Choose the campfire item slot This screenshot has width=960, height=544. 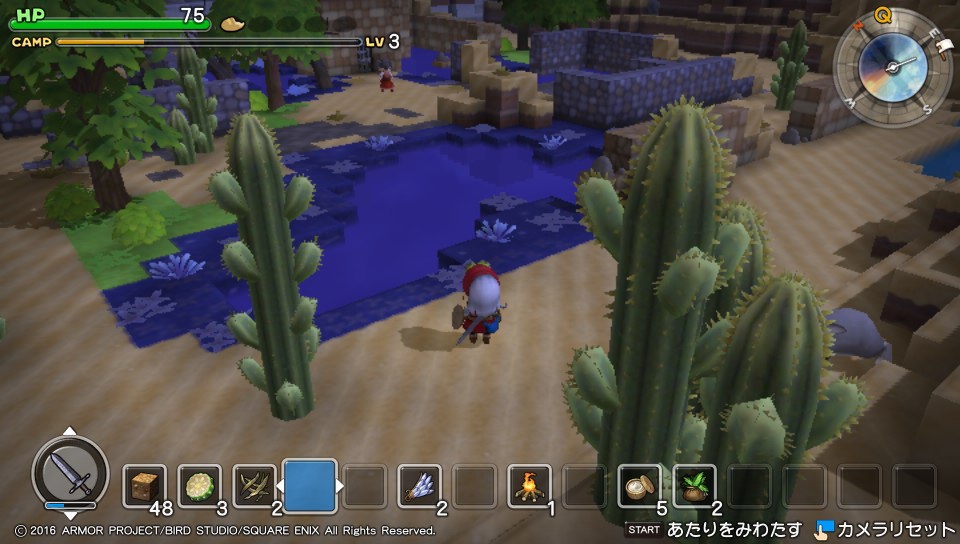point(530,487)
